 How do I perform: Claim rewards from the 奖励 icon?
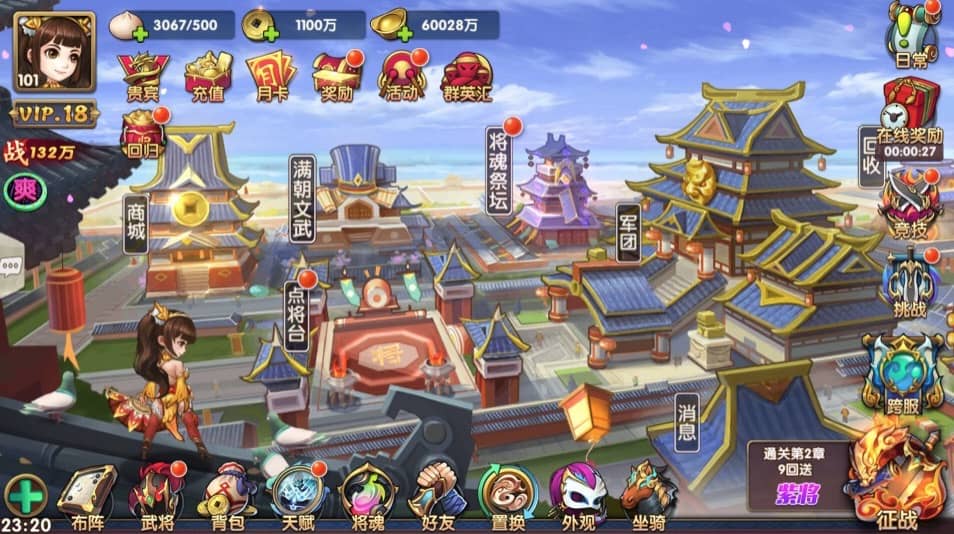[x=337, y=75]
